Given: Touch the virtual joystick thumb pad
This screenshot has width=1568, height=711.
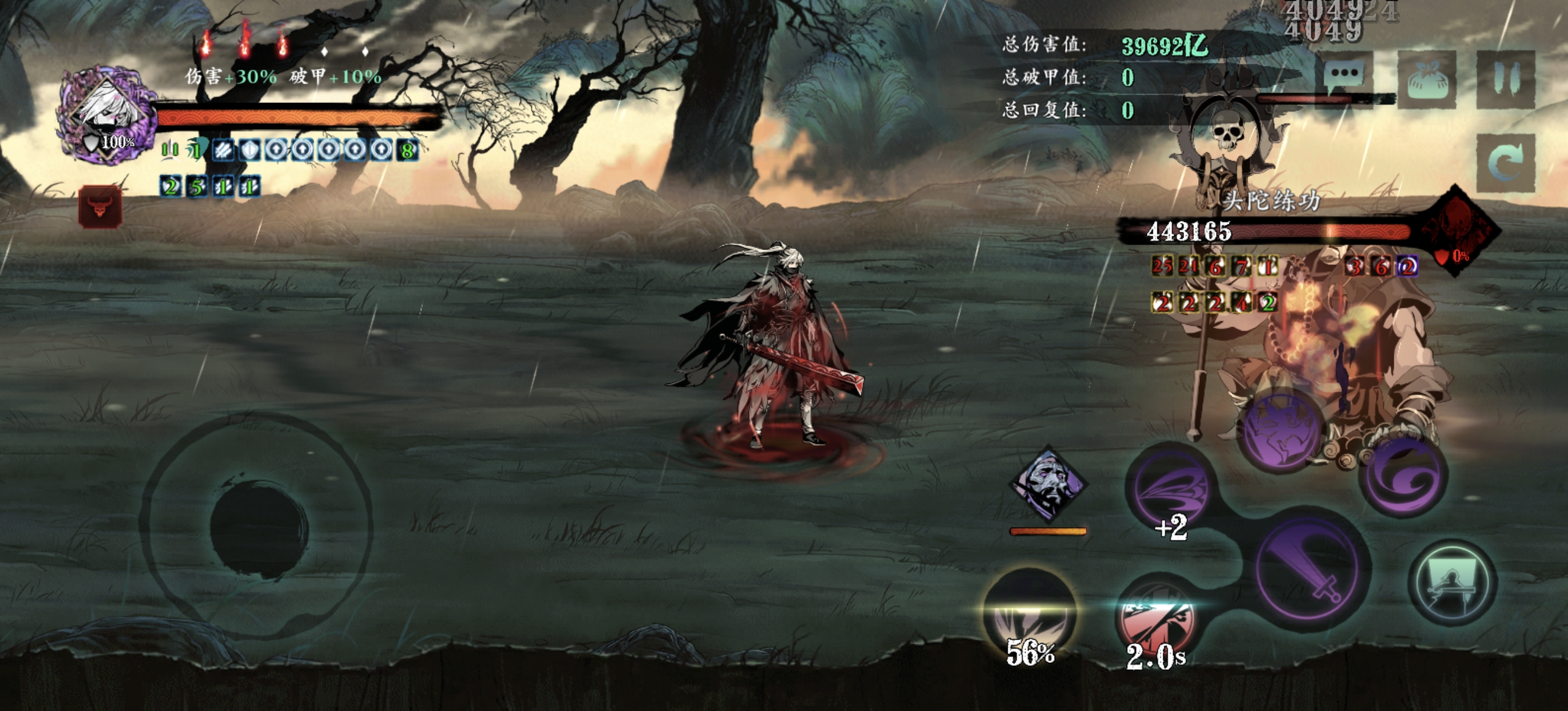Looking at the screenshot, I should [258, 529].
